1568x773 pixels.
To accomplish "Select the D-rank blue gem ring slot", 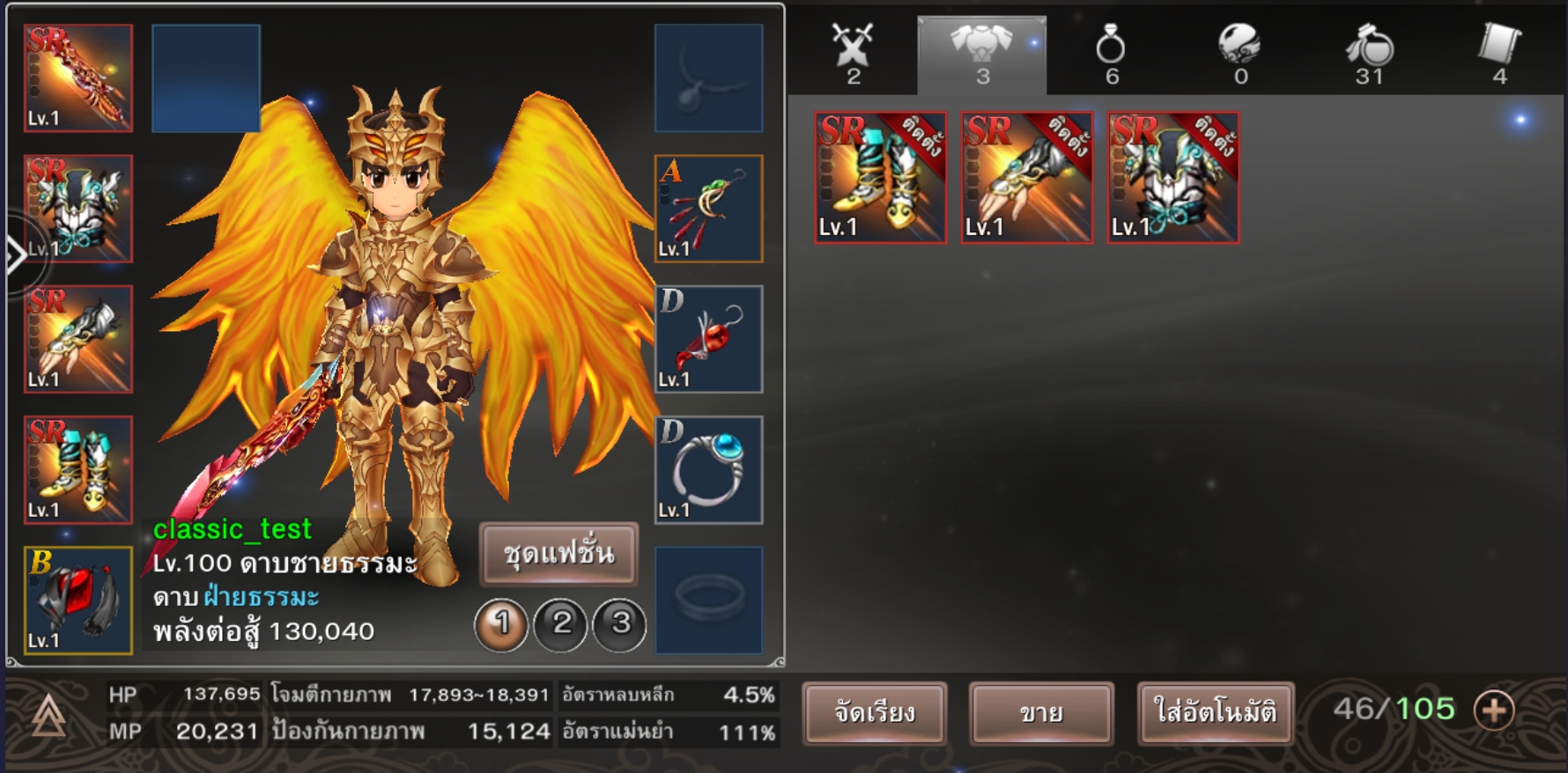I will [x=708, y=470].
